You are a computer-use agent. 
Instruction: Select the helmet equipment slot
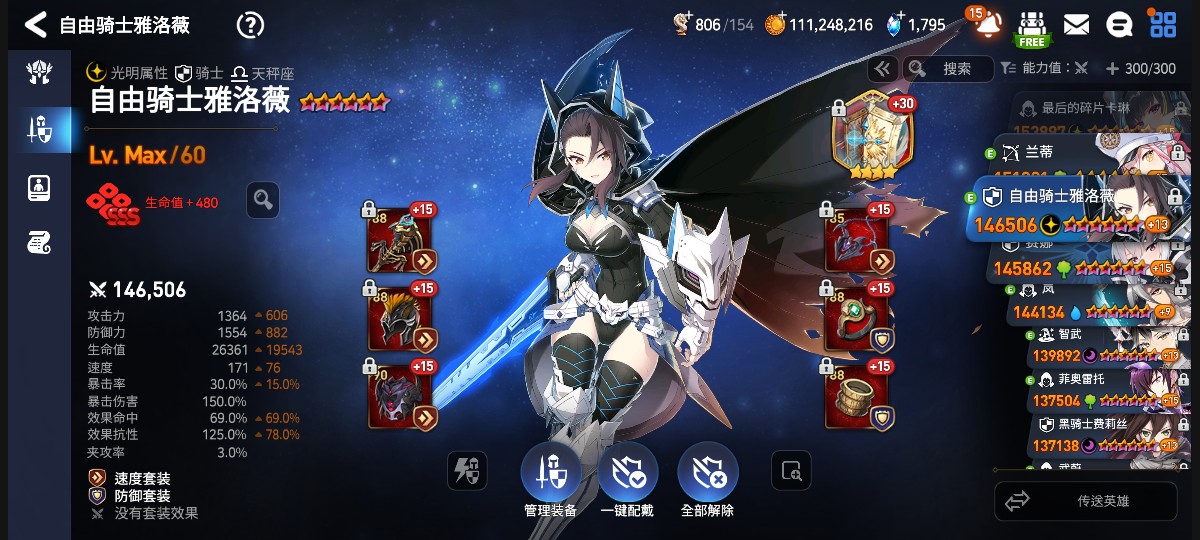[x=400, y=319]
